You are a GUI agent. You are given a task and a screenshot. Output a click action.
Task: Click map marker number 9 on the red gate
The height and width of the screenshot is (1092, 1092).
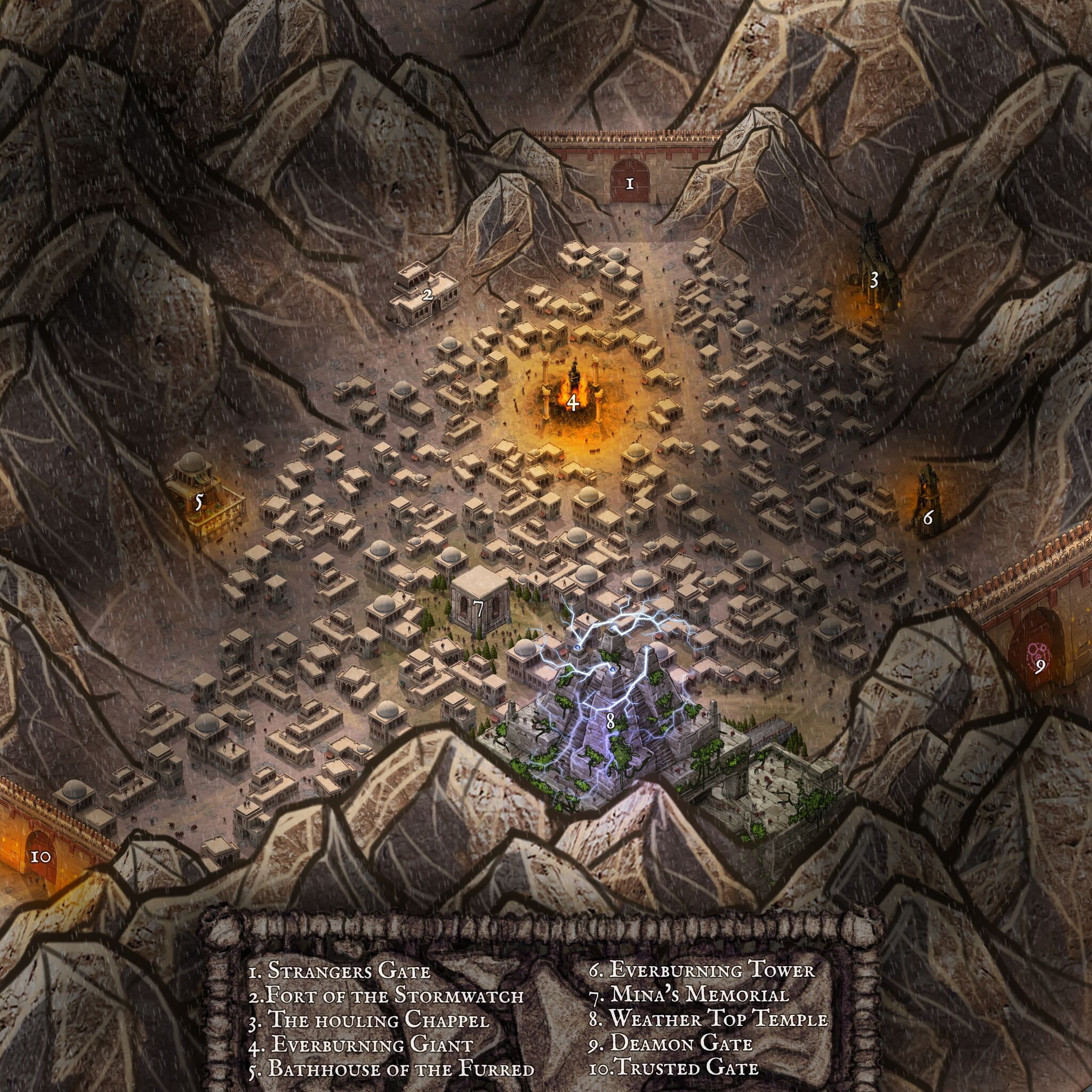coord(1039,668)
